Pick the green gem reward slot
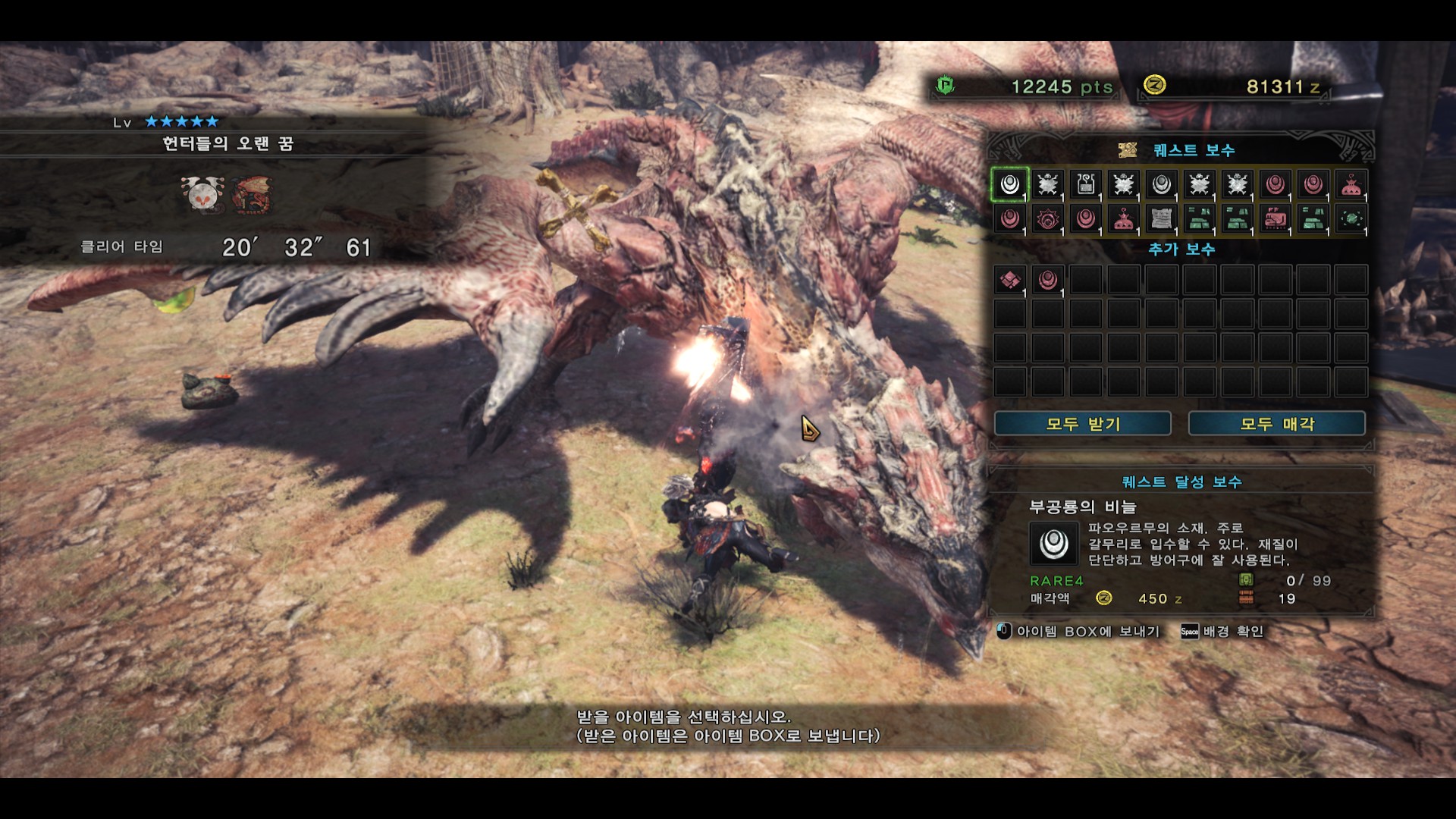This screenshot has height=819, width=1456. [x=1351, y=219]
